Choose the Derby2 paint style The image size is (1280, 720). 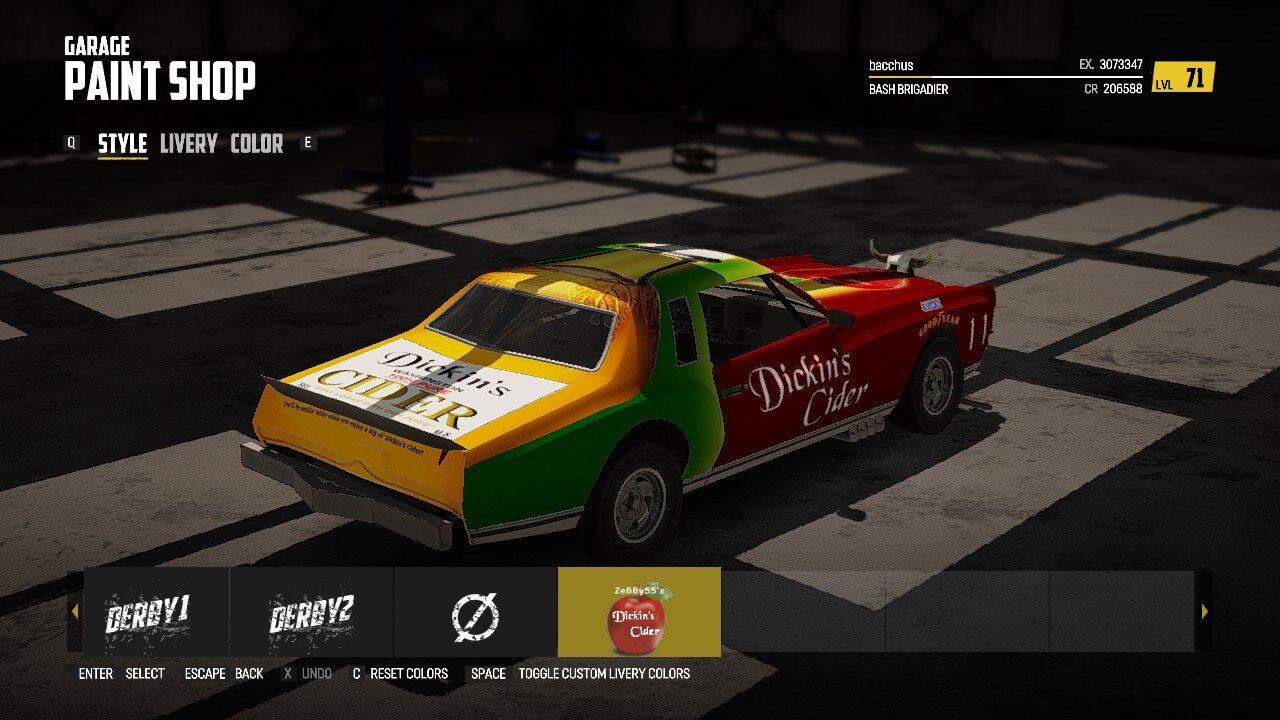point(311,612)
